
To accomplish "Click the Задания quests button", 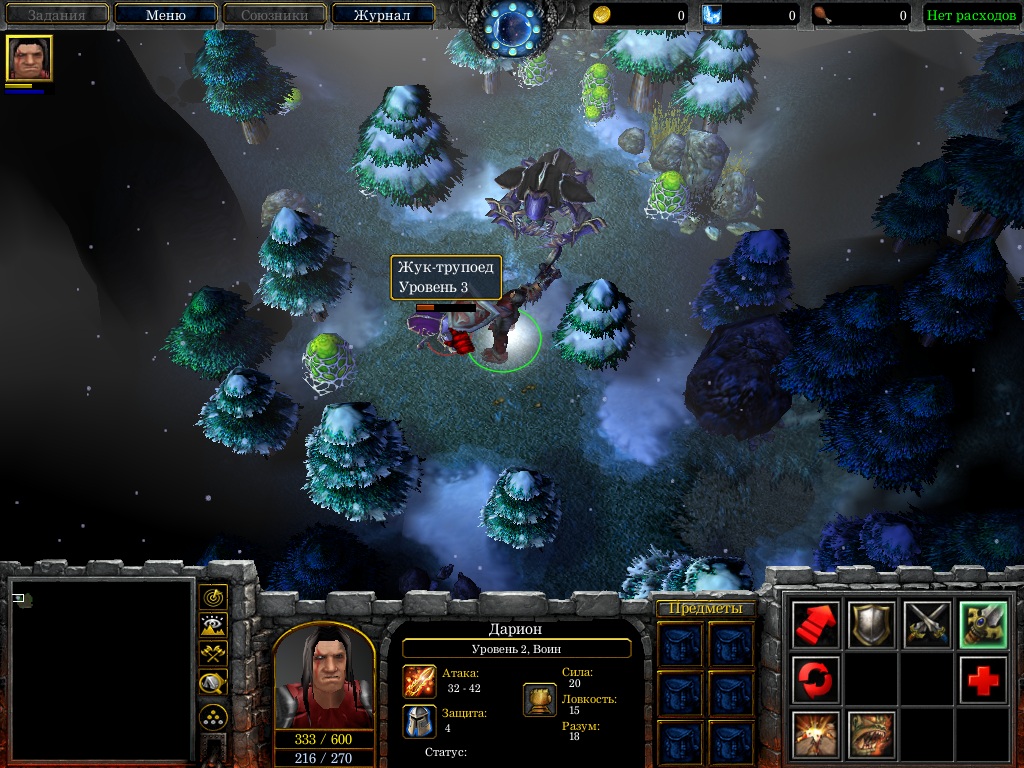I will tap(55, 15).
